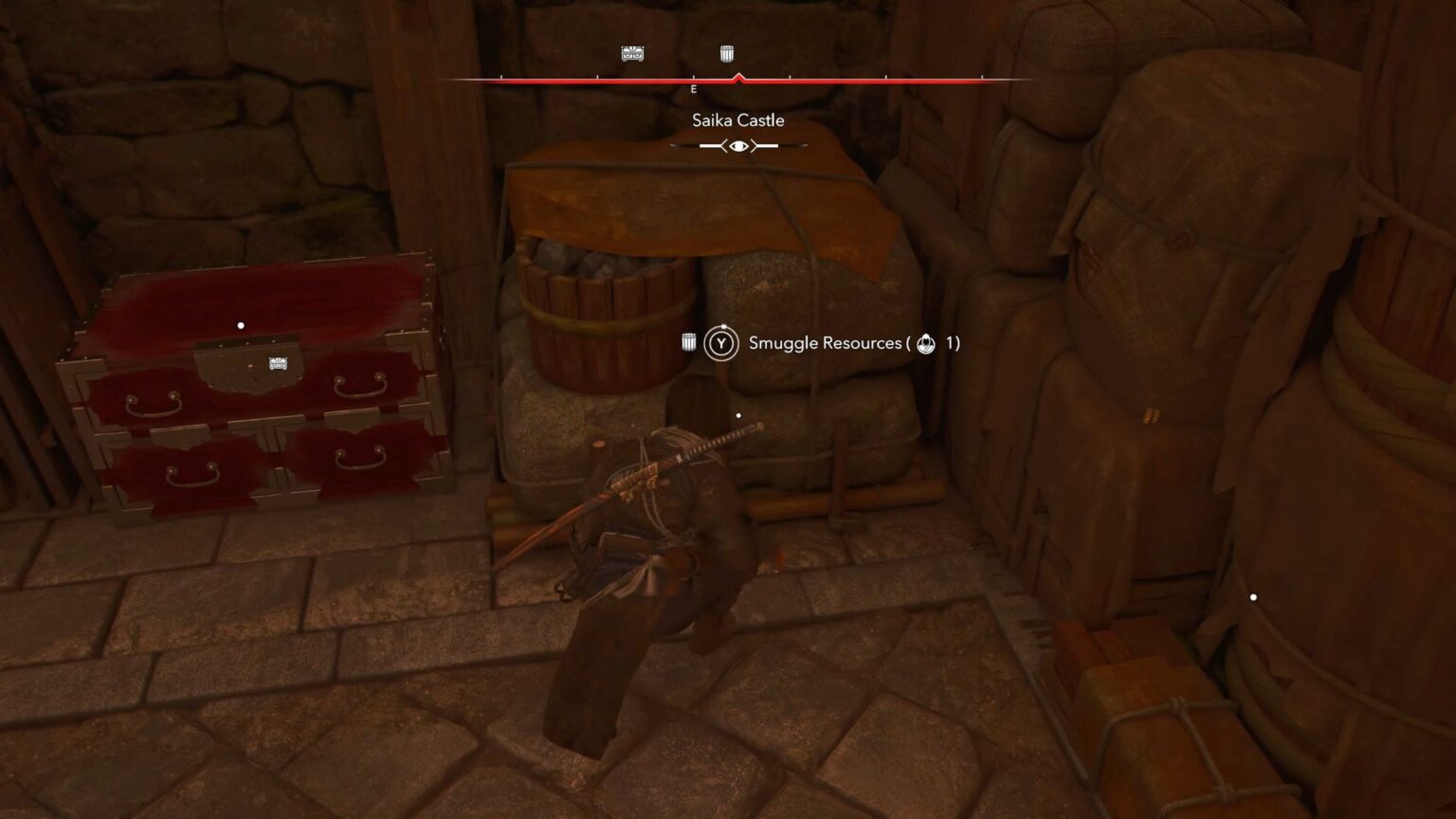Toggle the white dot on the resource sack
The height and width of the screenshot is (819, 1456).
[738, 413]
